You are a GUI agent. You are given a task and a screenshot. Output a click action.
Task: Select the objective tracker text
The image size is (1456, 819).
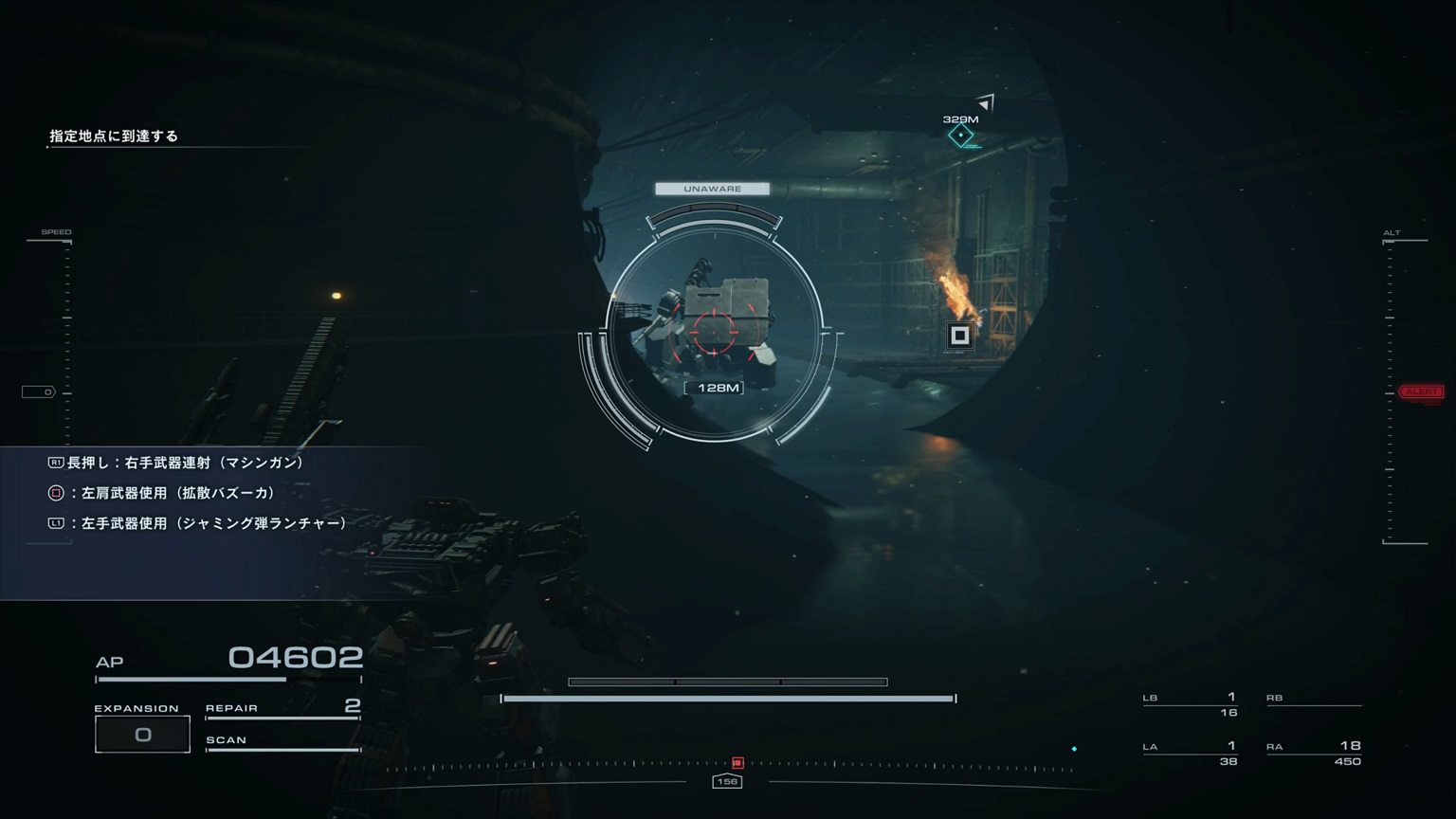pyautogui.click(x=114, y=136)
